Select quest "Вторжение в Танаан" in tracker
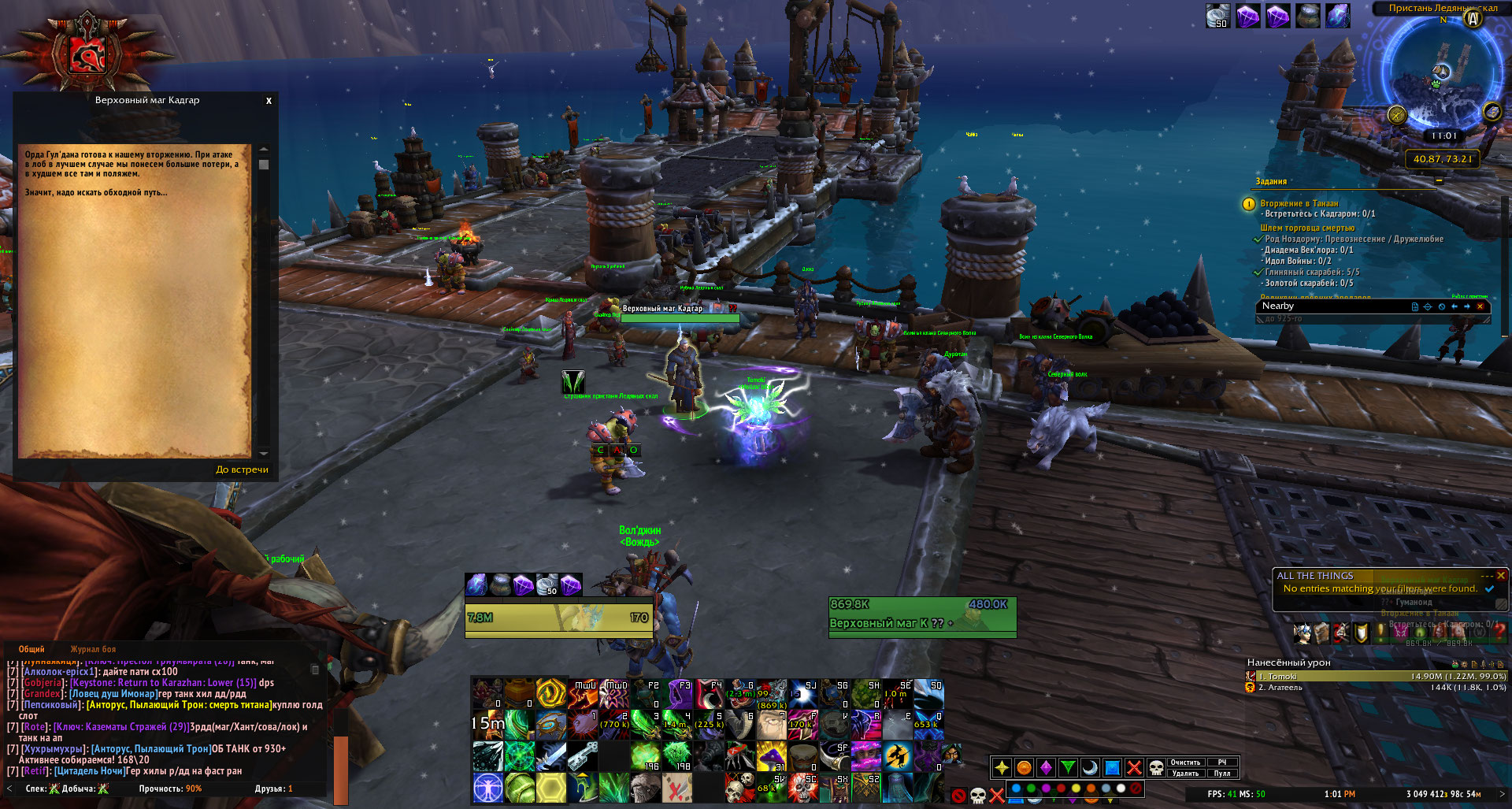Image resolution: width=1512 pixels, height=809 pixels. pyautogui.click(x=1299, y=203)
